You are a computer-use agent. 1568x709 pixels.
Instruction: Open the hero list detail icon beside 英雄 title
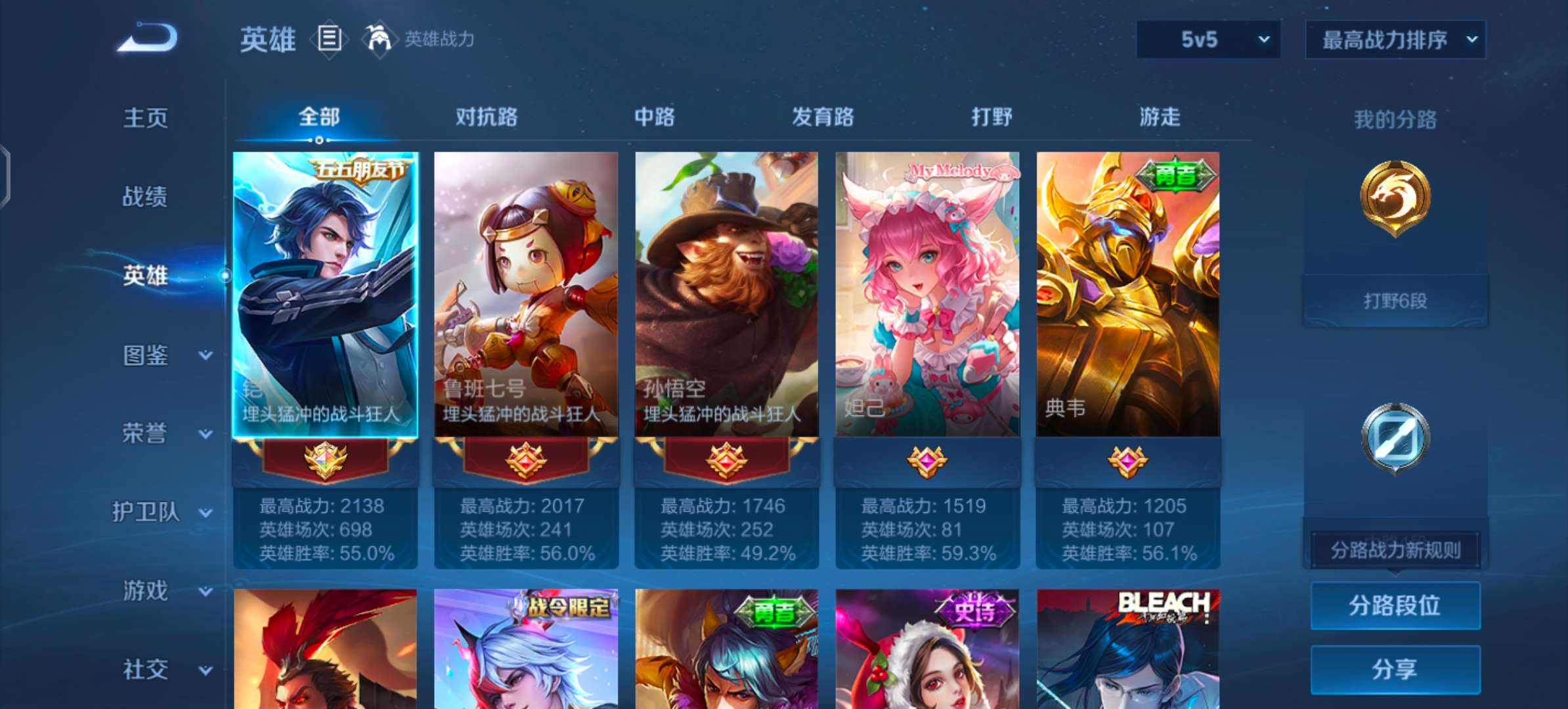point(330,39)
